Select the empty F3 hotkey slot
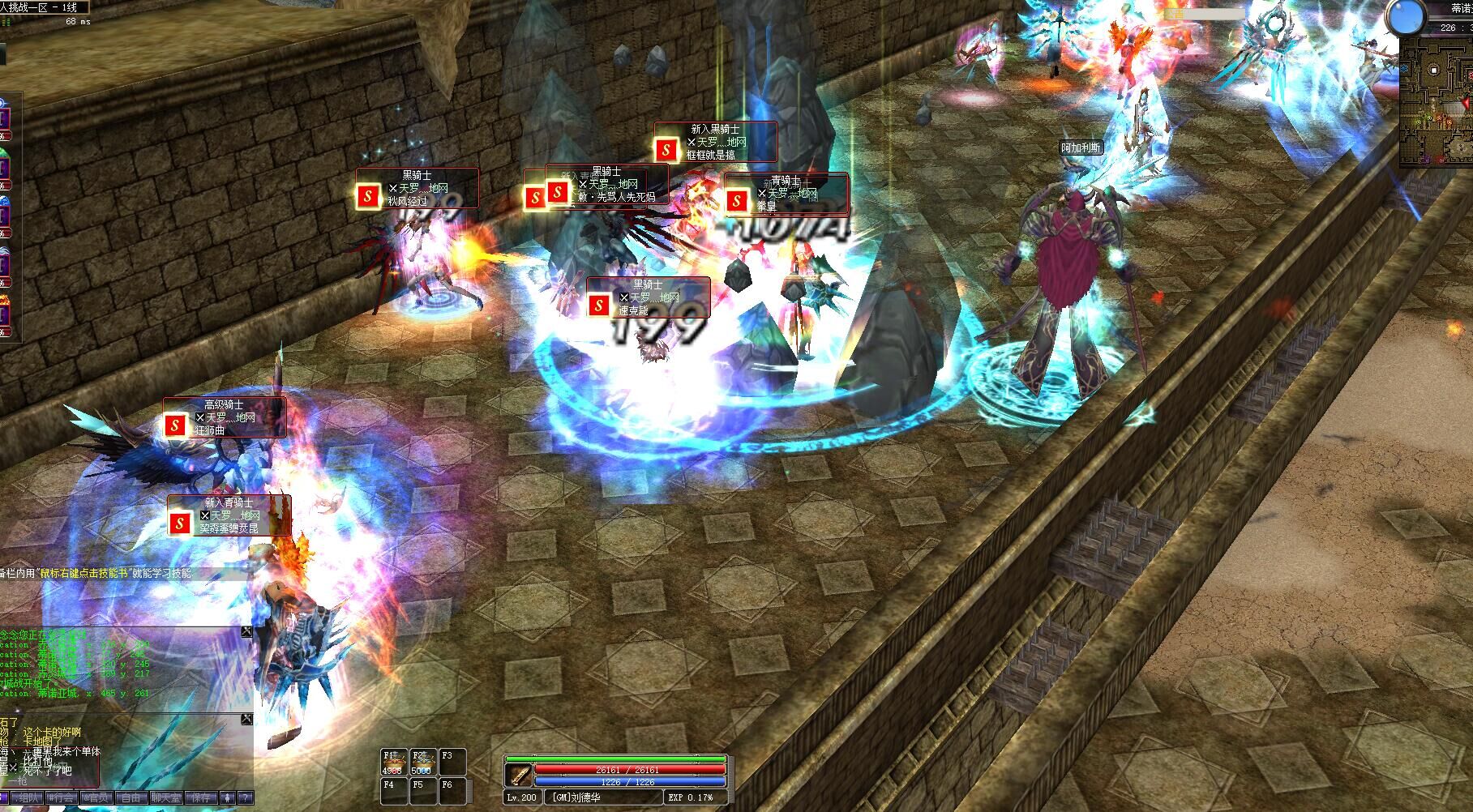This screenshot has width=1473, height=812. [x=450, y=763]
